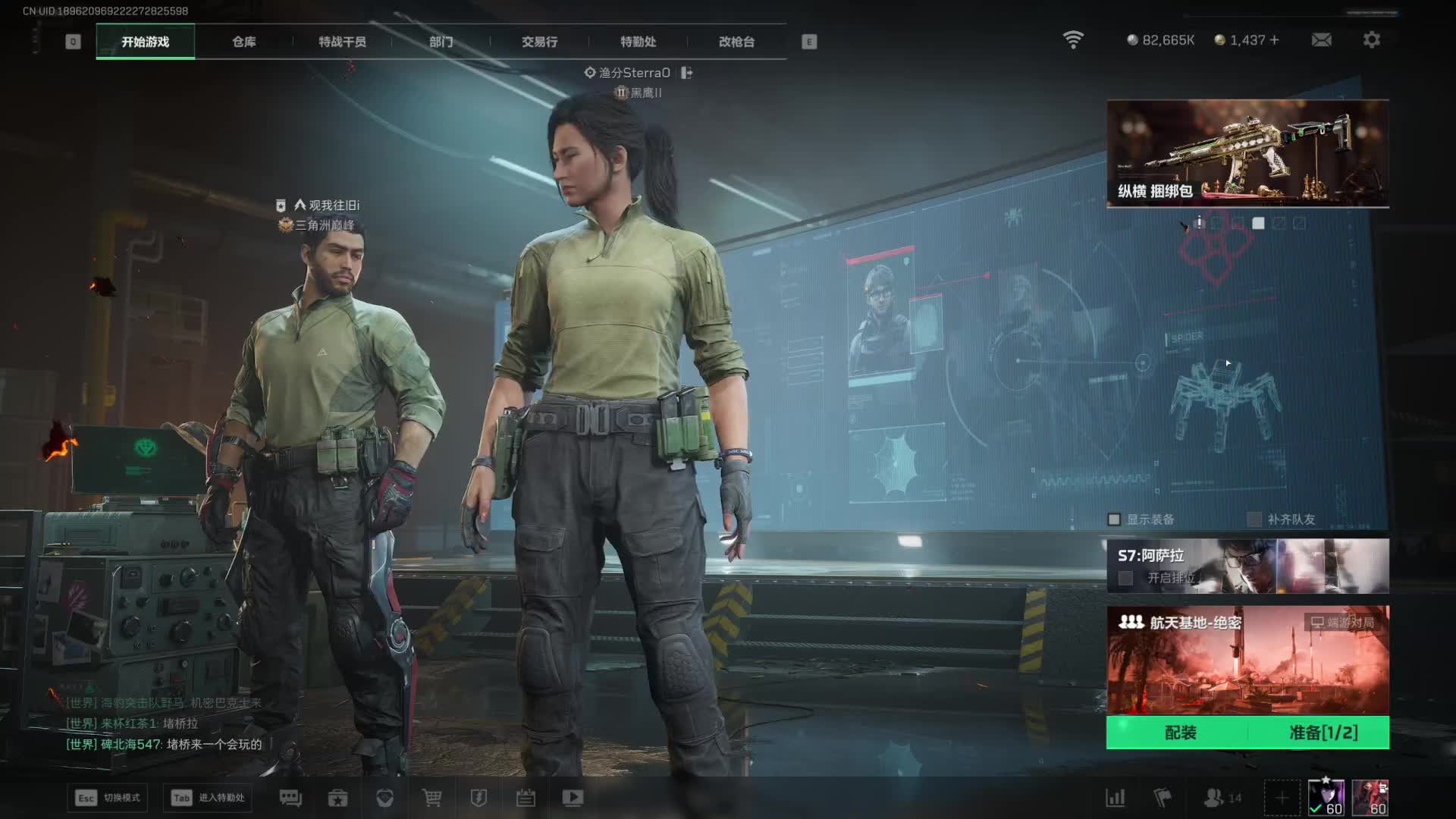Go to the 交易行 tab
Screen dimensions: 1456x819
[539, 42]
